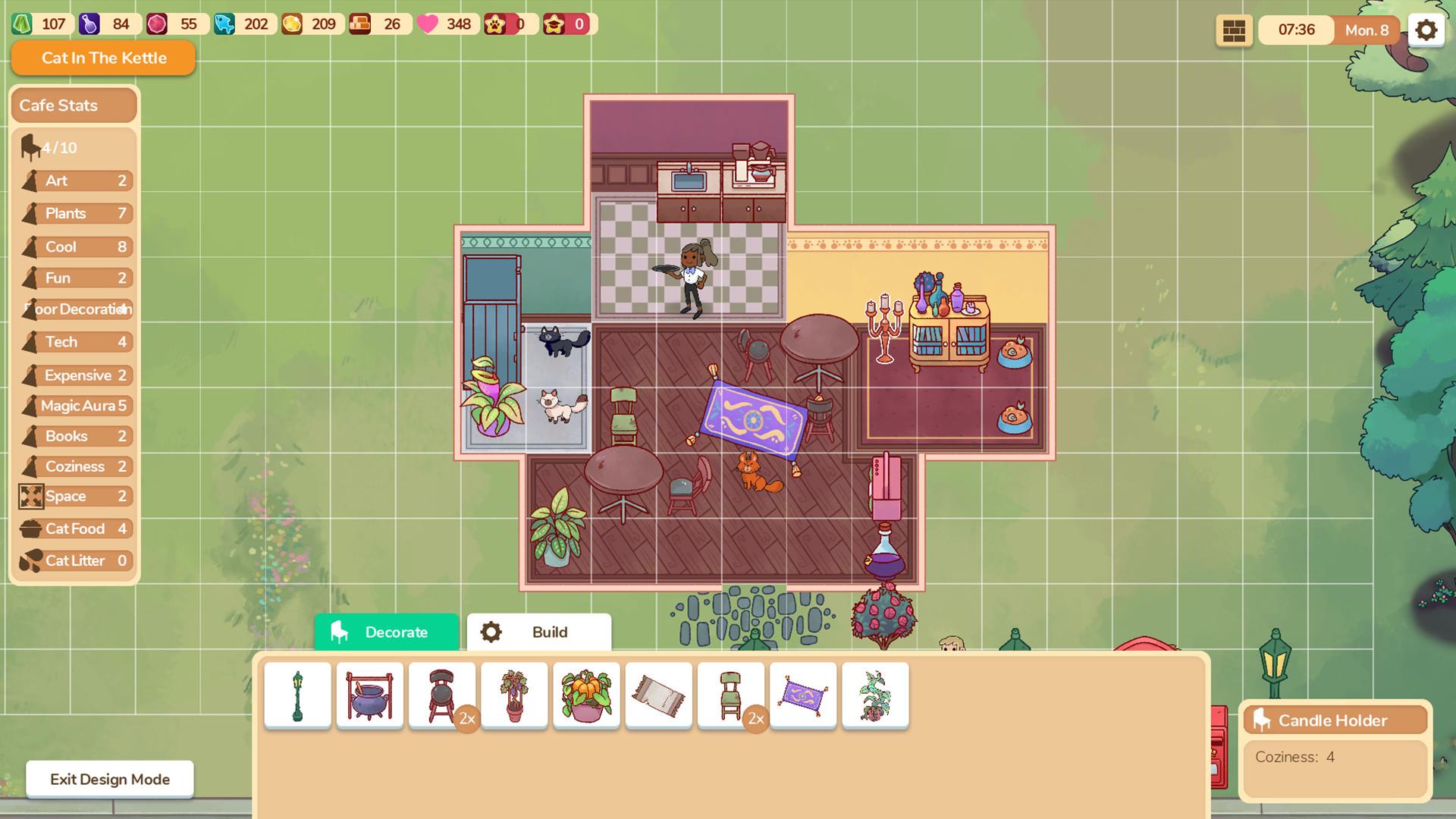The image size is (1456, 819).
Task: Click the Cat In The Kettle banner
Action: pyautogui.click(x=103, y=58)
